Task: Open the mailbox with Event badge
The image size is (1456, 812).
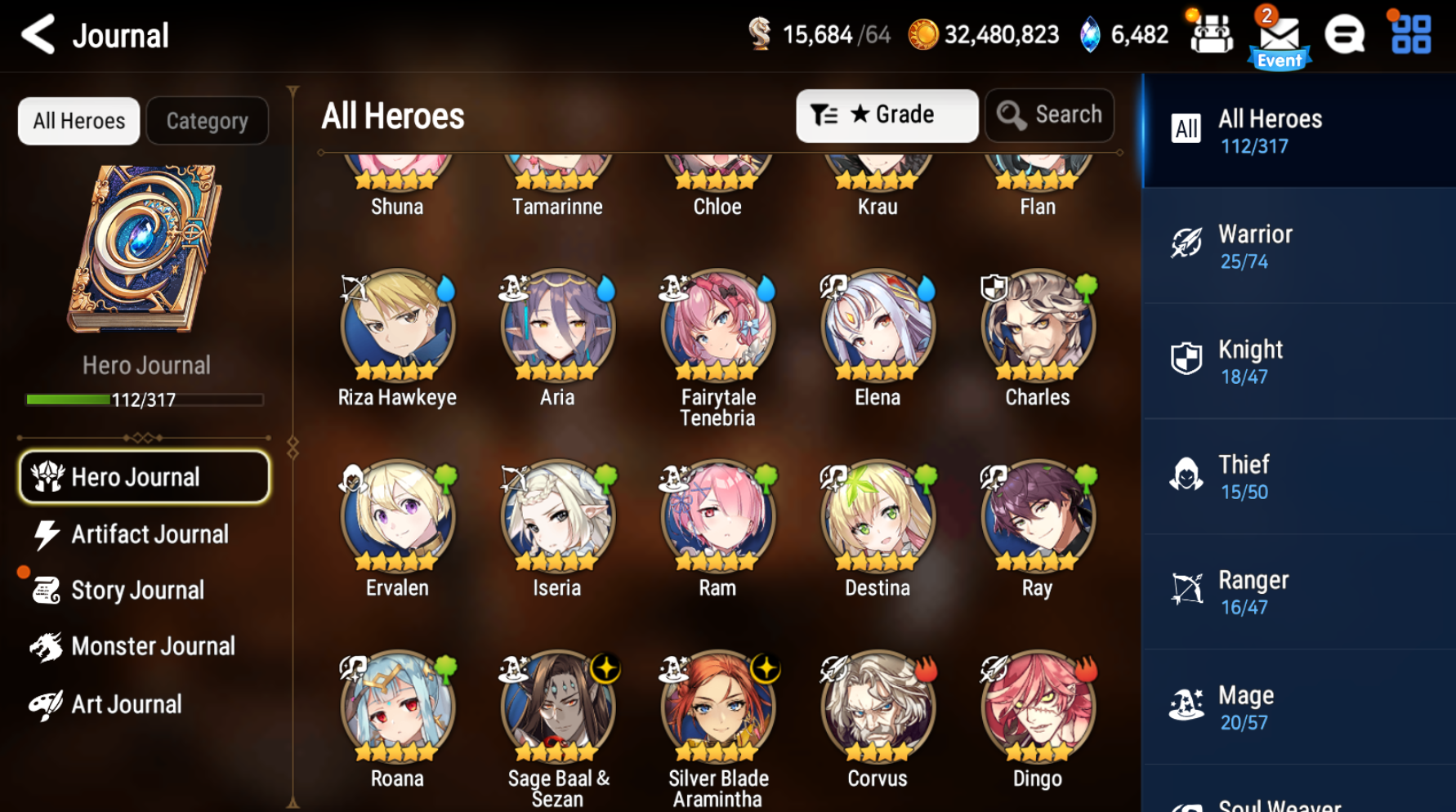Action: 1280,34
